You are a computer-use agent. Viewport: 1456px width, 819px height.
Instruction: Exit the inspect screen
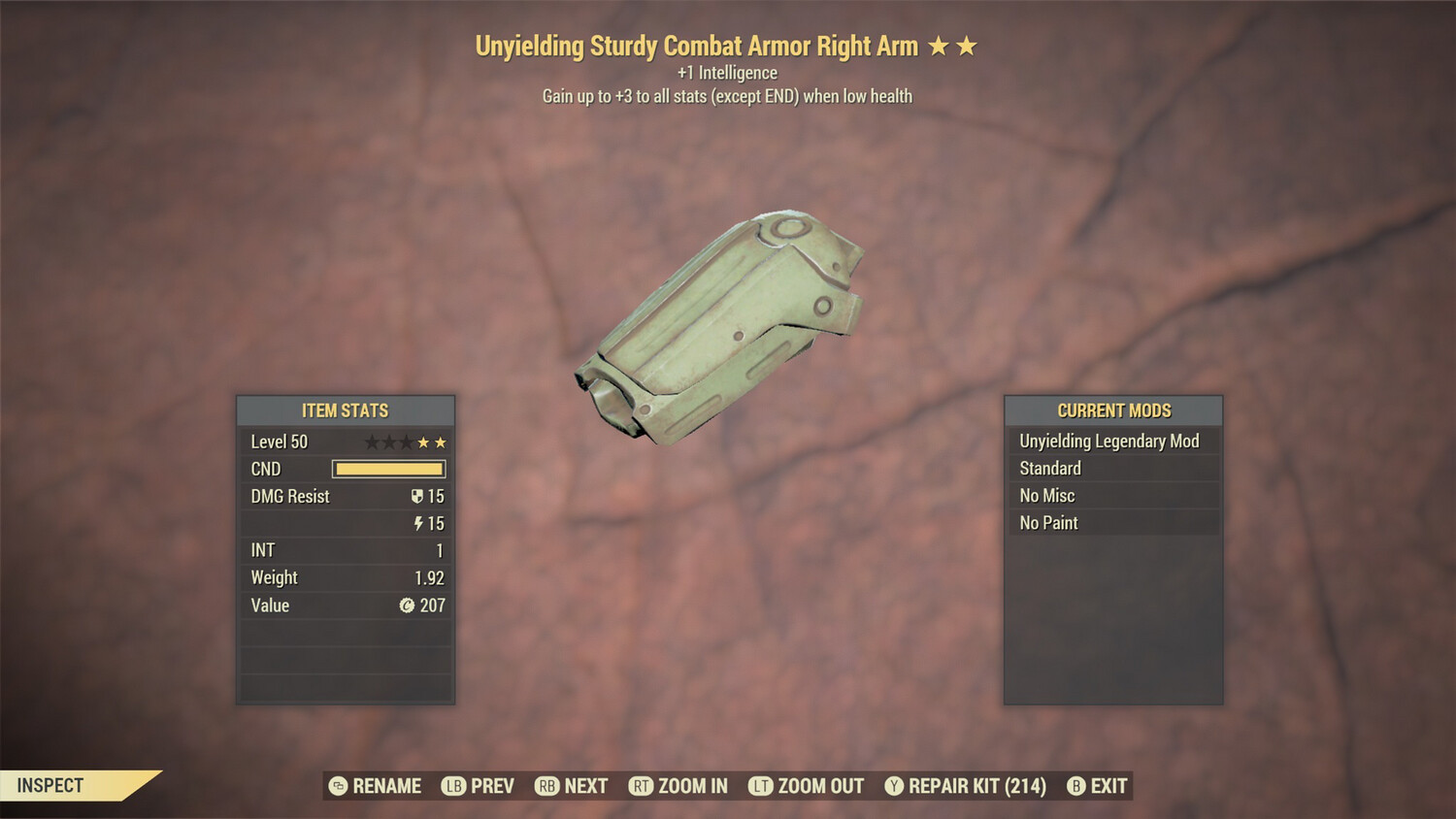coord(1097,786)
